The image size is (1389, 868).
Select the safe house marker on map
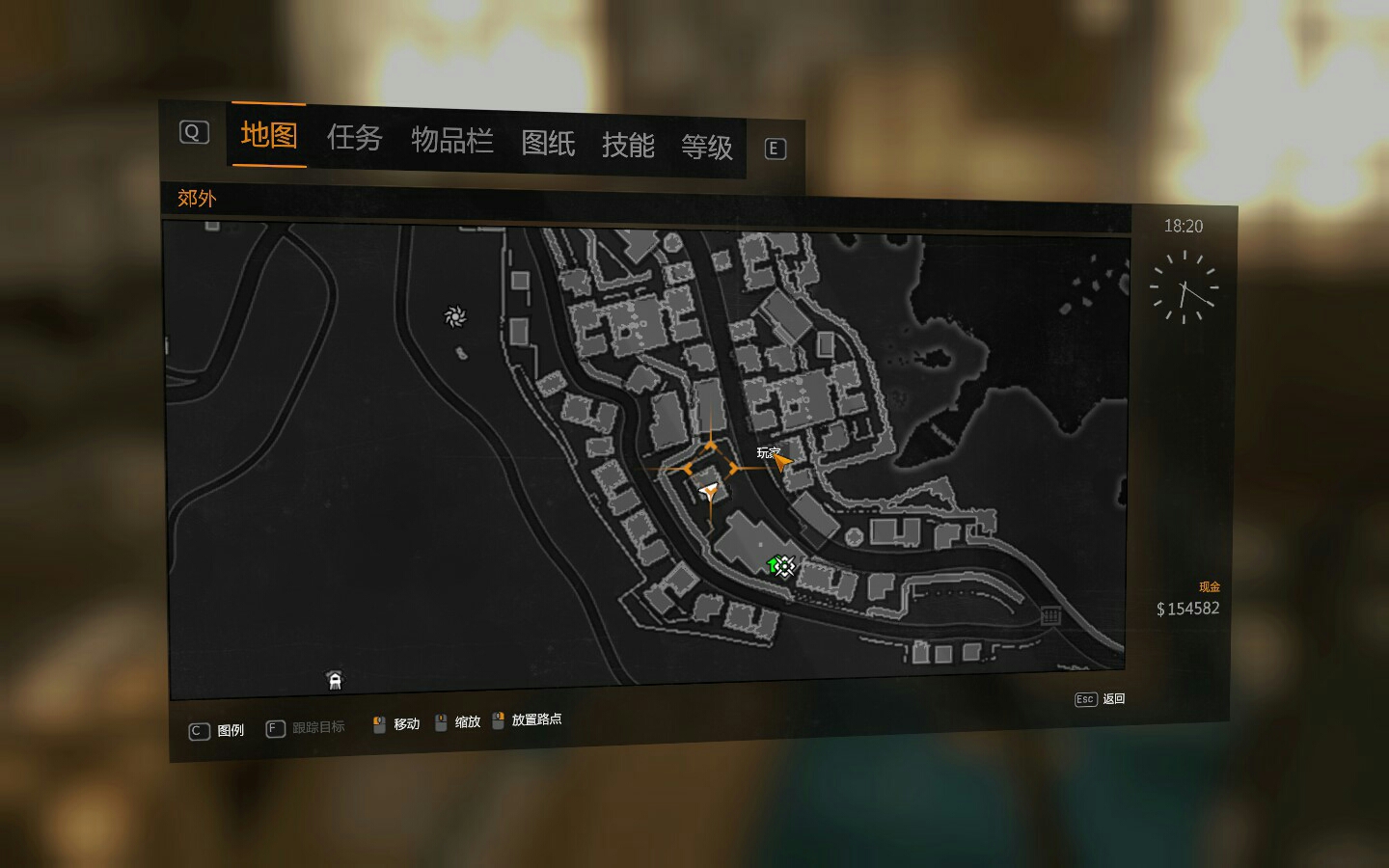point(335,681)
